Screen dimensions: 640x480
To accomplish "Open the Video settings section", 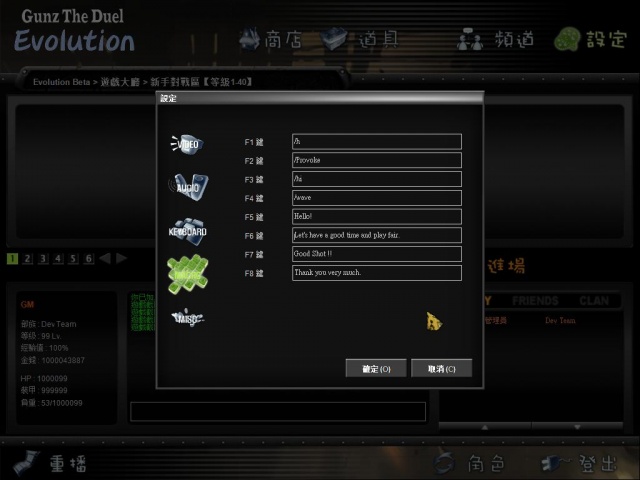I will [x=188, y=144].
